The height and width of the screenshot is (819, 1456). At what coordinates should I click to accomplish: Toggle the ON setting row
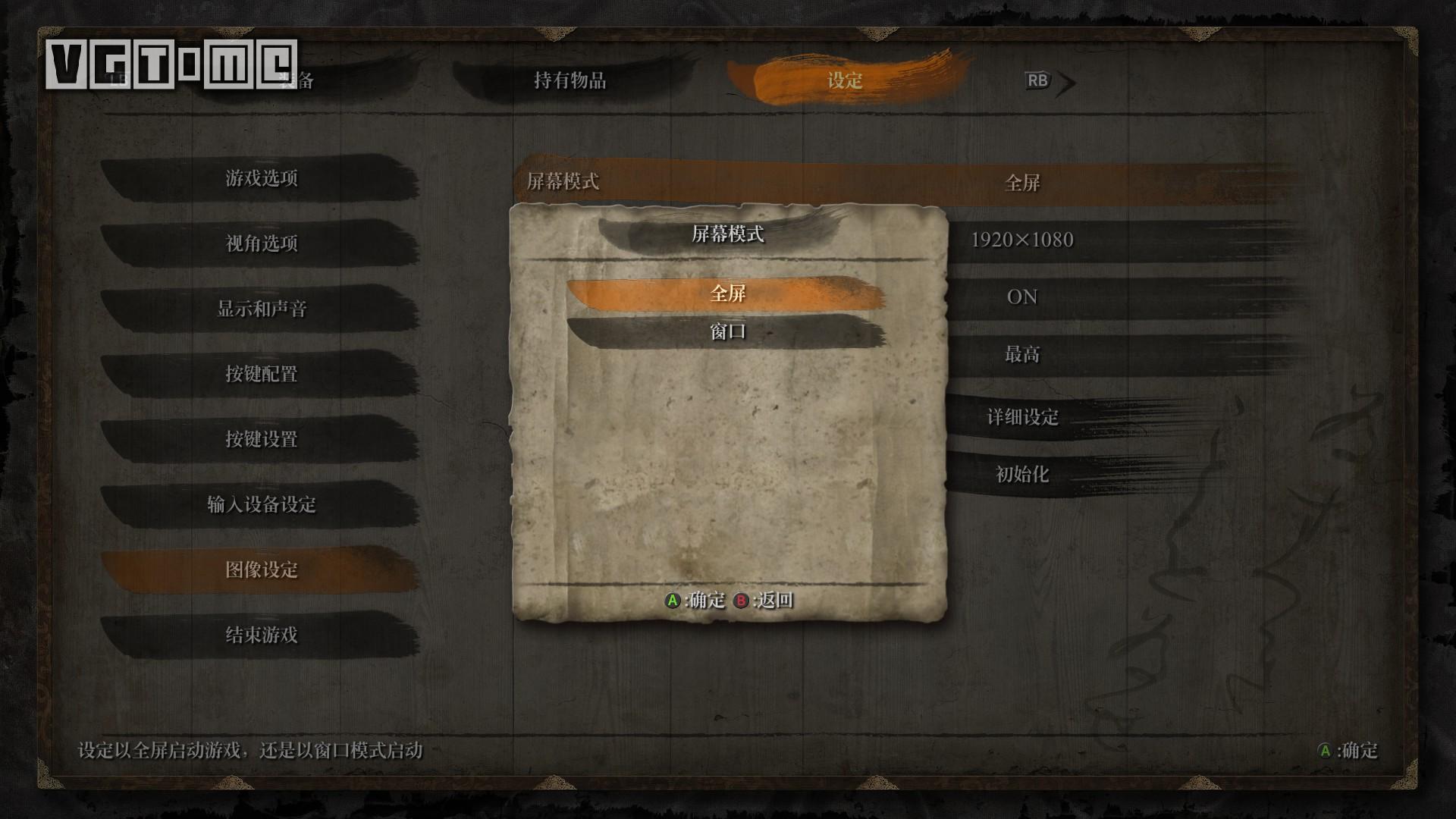click(1021, 297)
